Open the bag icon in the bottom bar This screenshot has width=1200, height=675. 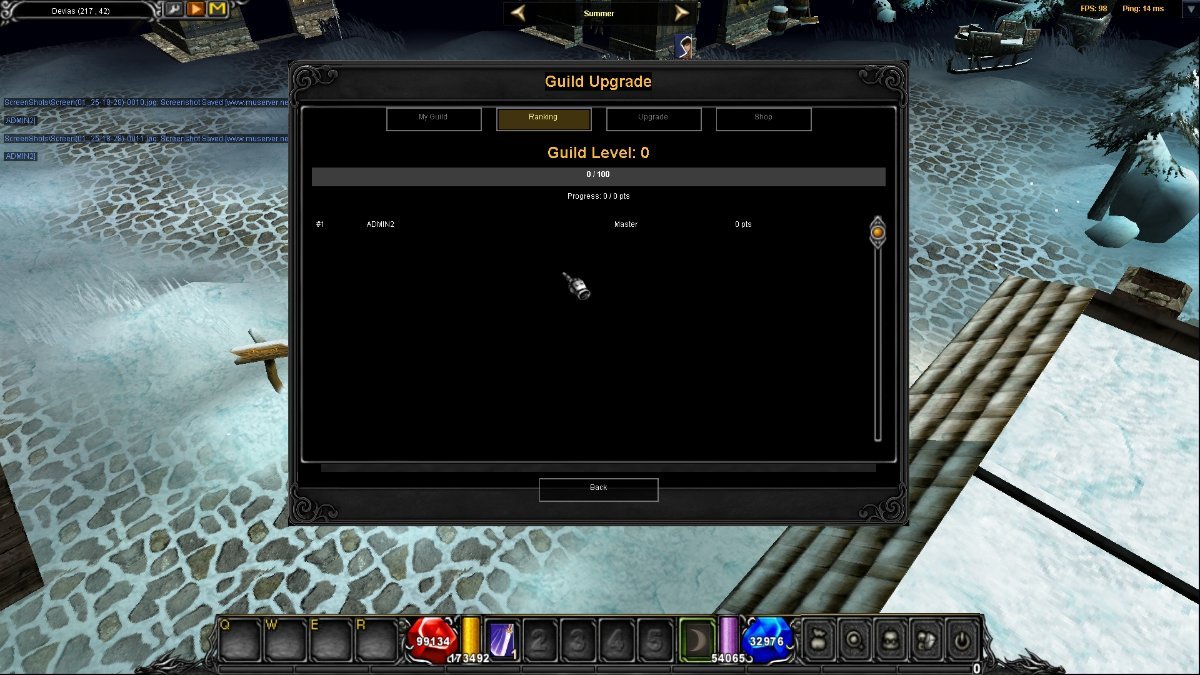tap(818, 640)
